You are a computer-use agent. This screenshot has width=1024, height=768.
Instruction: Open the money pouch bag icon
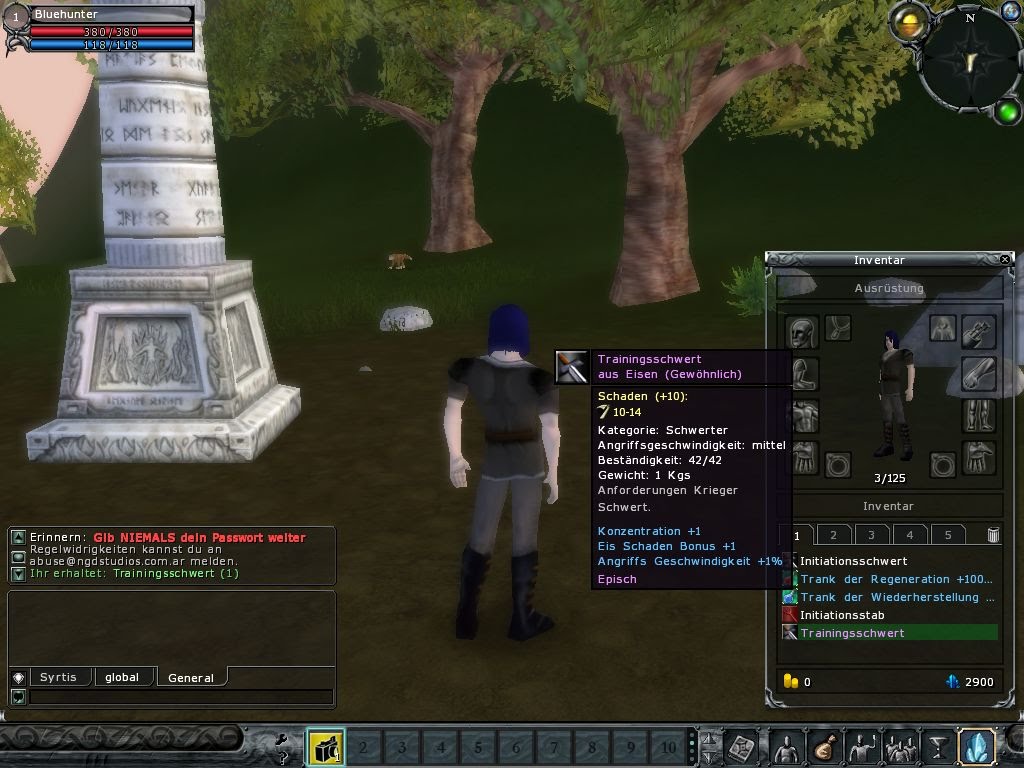click(x=825, y=747)
